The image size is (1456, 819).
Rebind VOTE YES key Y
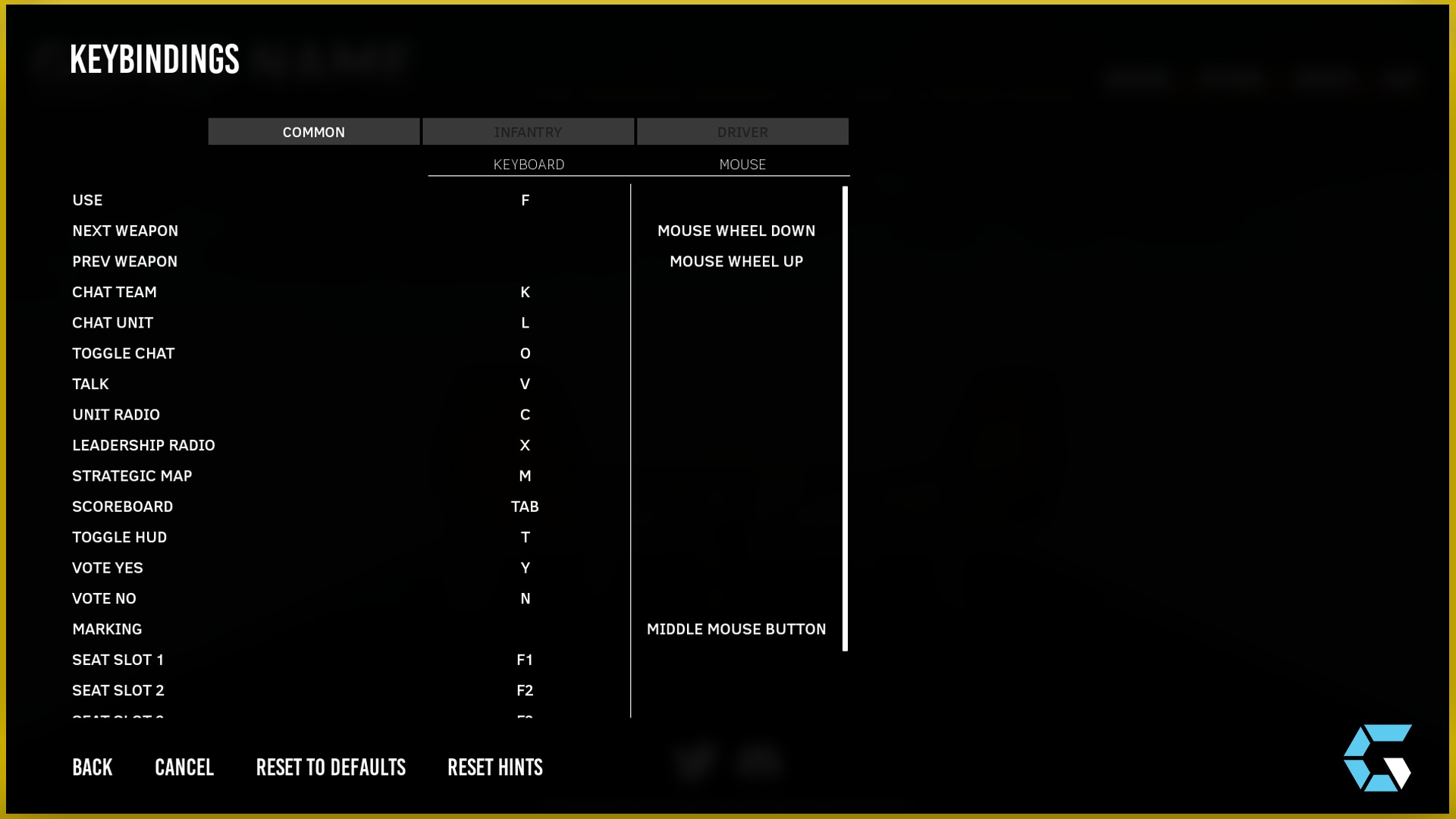click(x=525, y=567)
